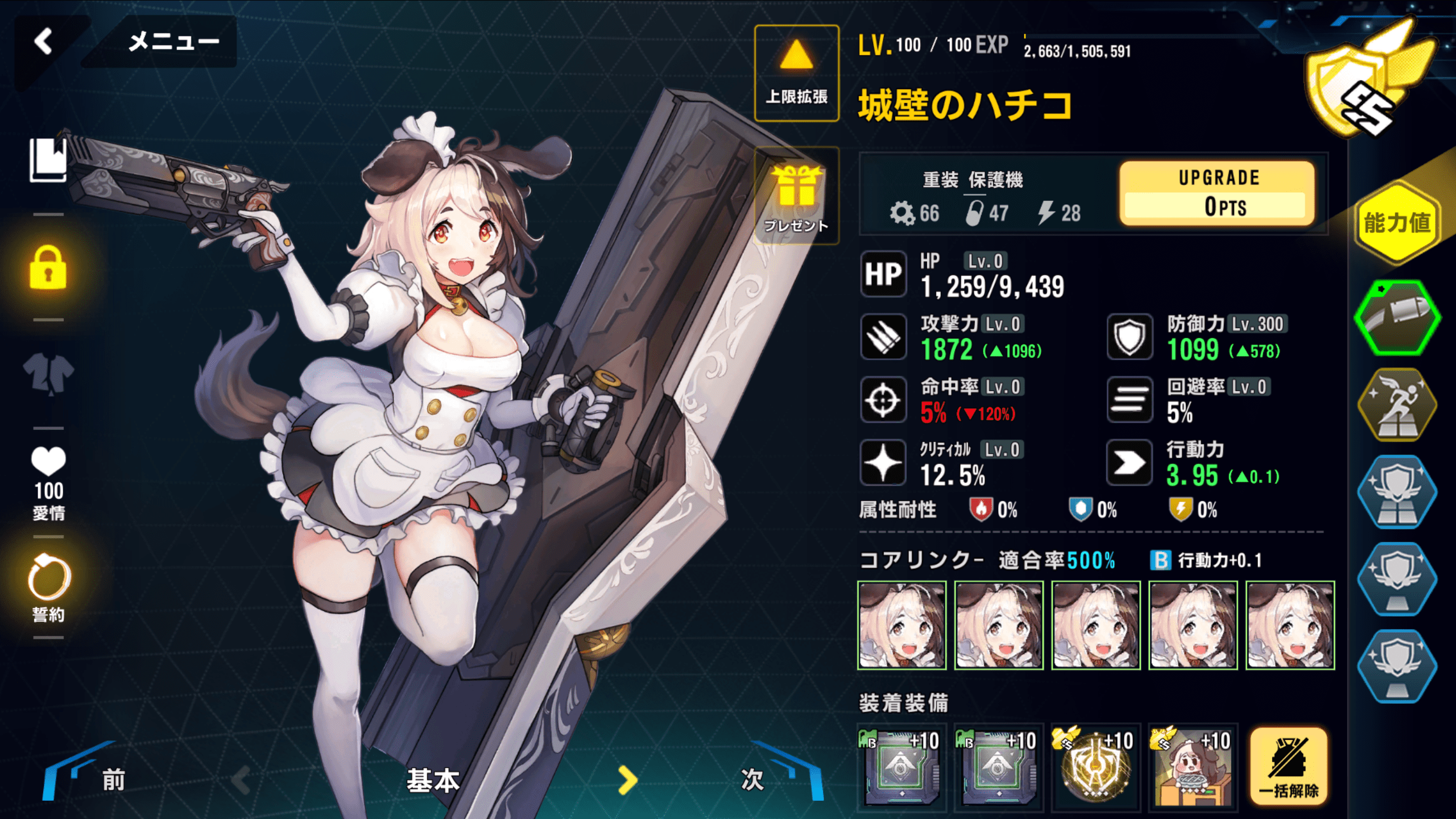Viewport: 1456px width, 819px height.
Task: Go to the next unit with 次
Action: [773, 778]
